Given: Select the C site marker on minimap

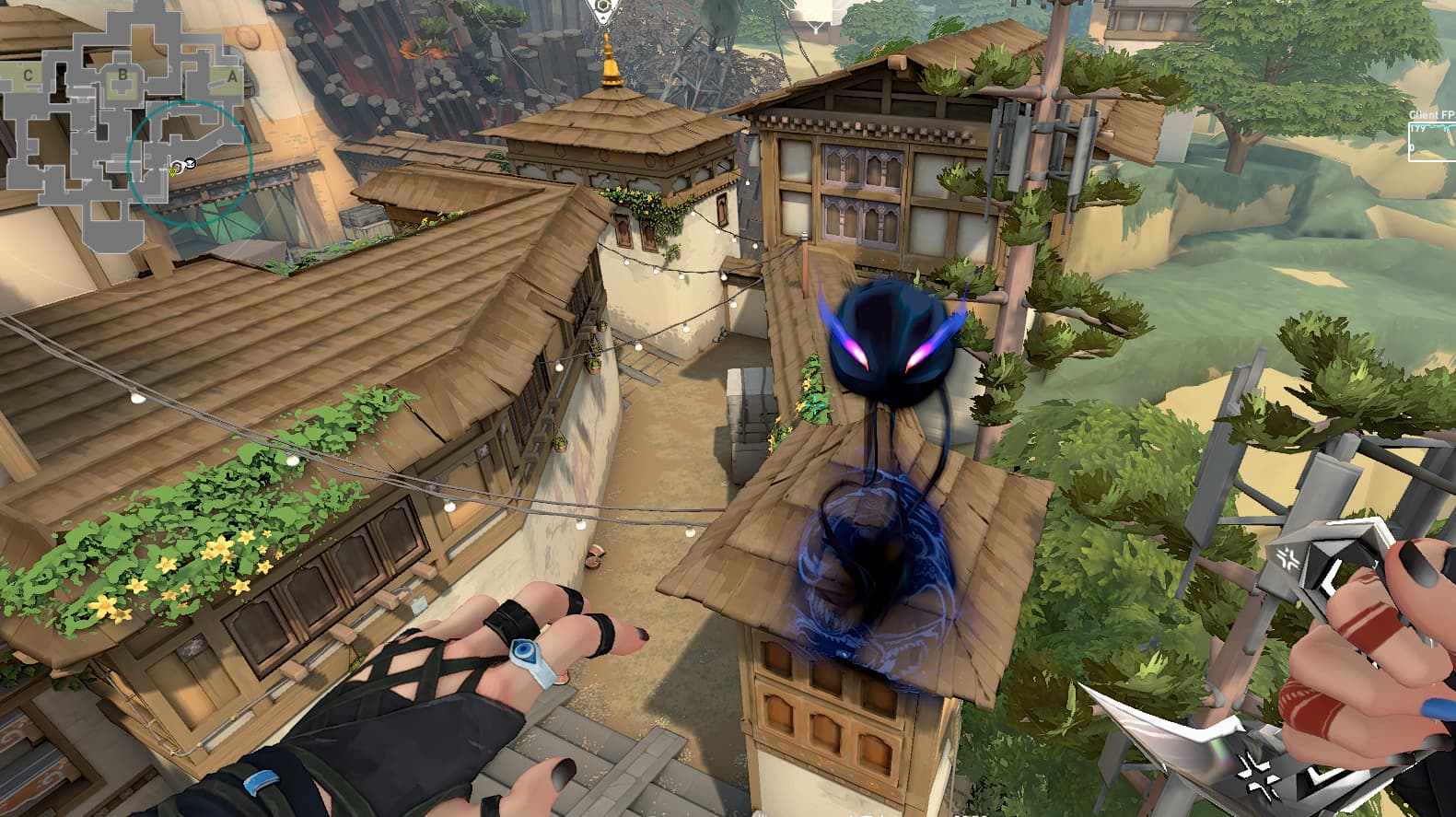Looking at the screenshot, I should [29, 76].
